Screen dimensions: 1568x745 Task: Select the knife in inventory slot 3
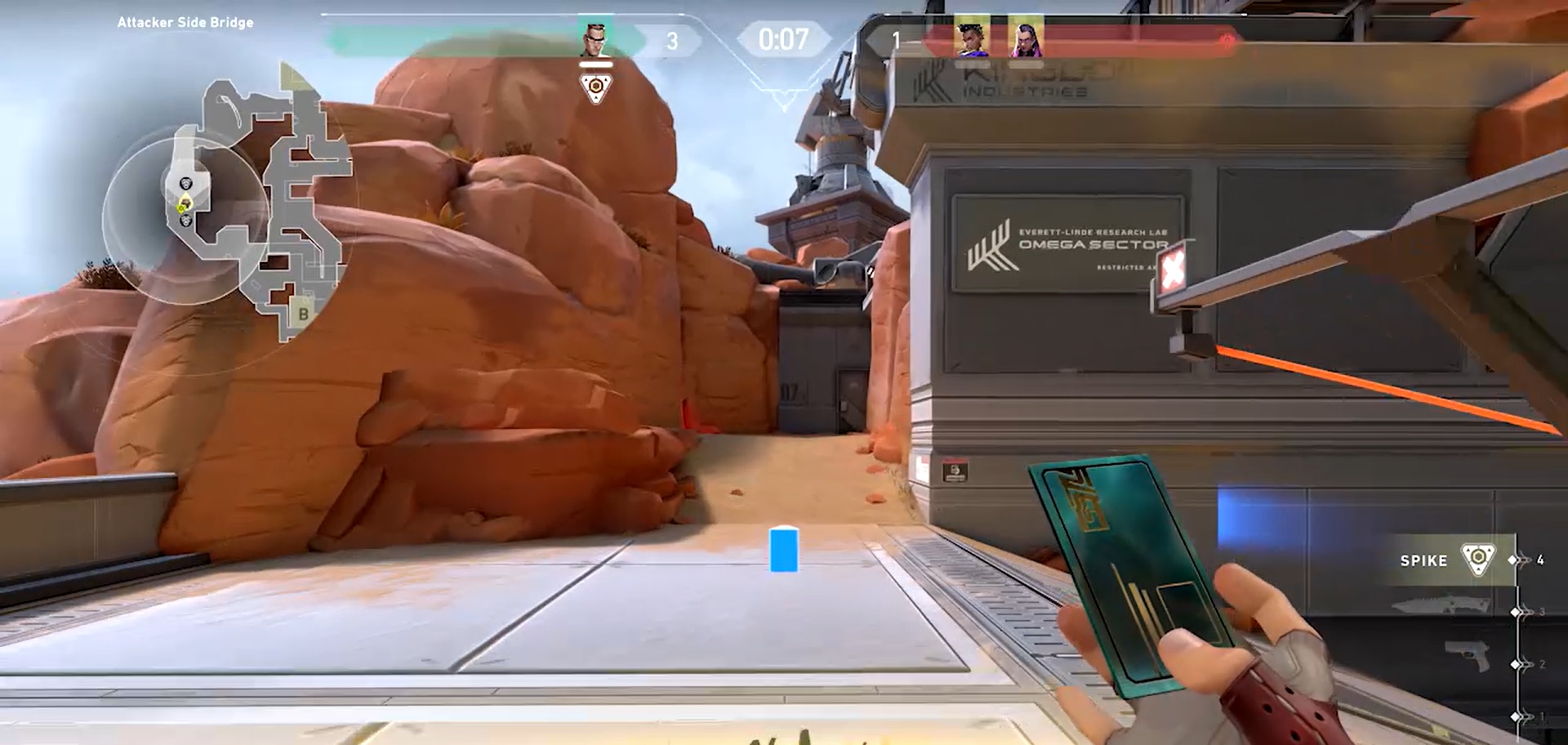(1437, 604)
